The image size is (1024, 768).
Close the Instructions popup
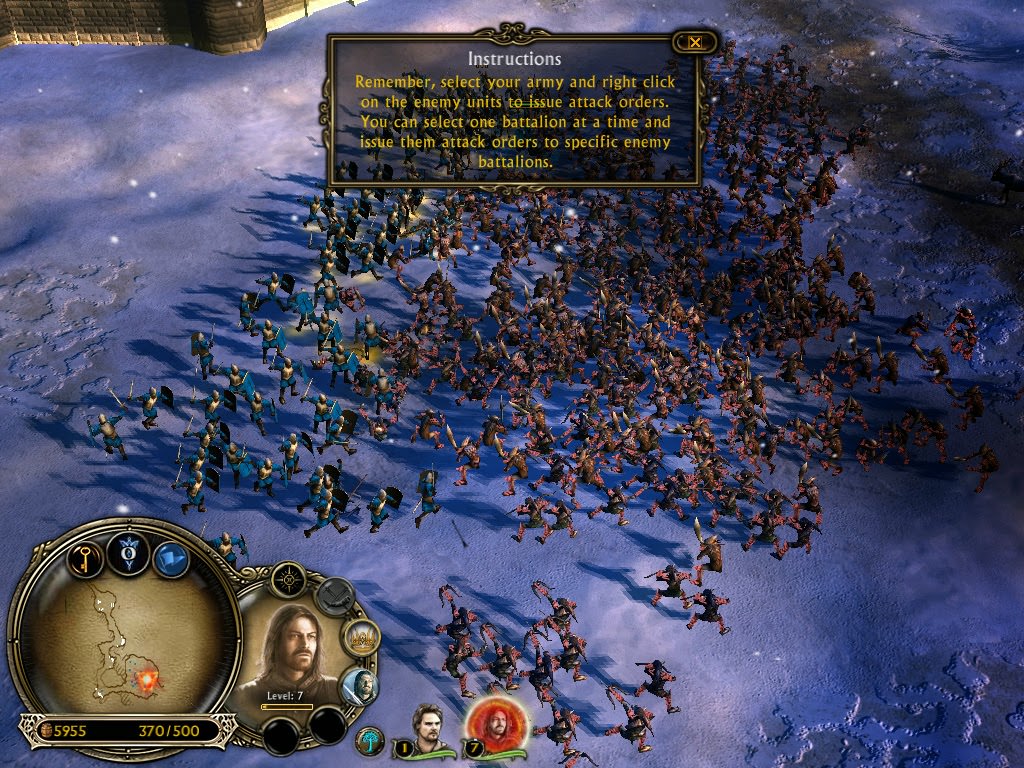(x=694, y=42)
